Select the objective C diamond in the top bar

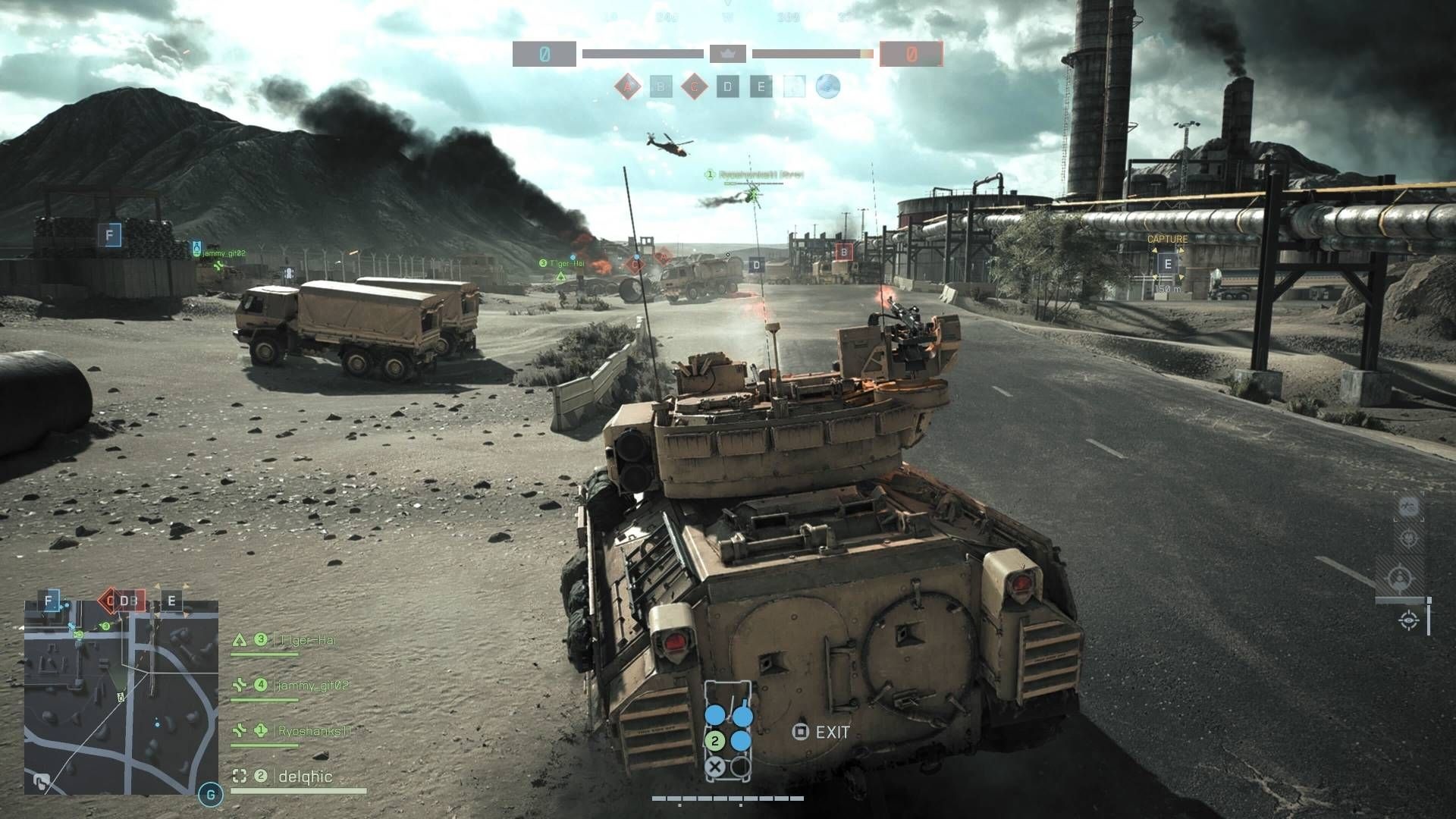pyautogui.click(x=693, y=87)
